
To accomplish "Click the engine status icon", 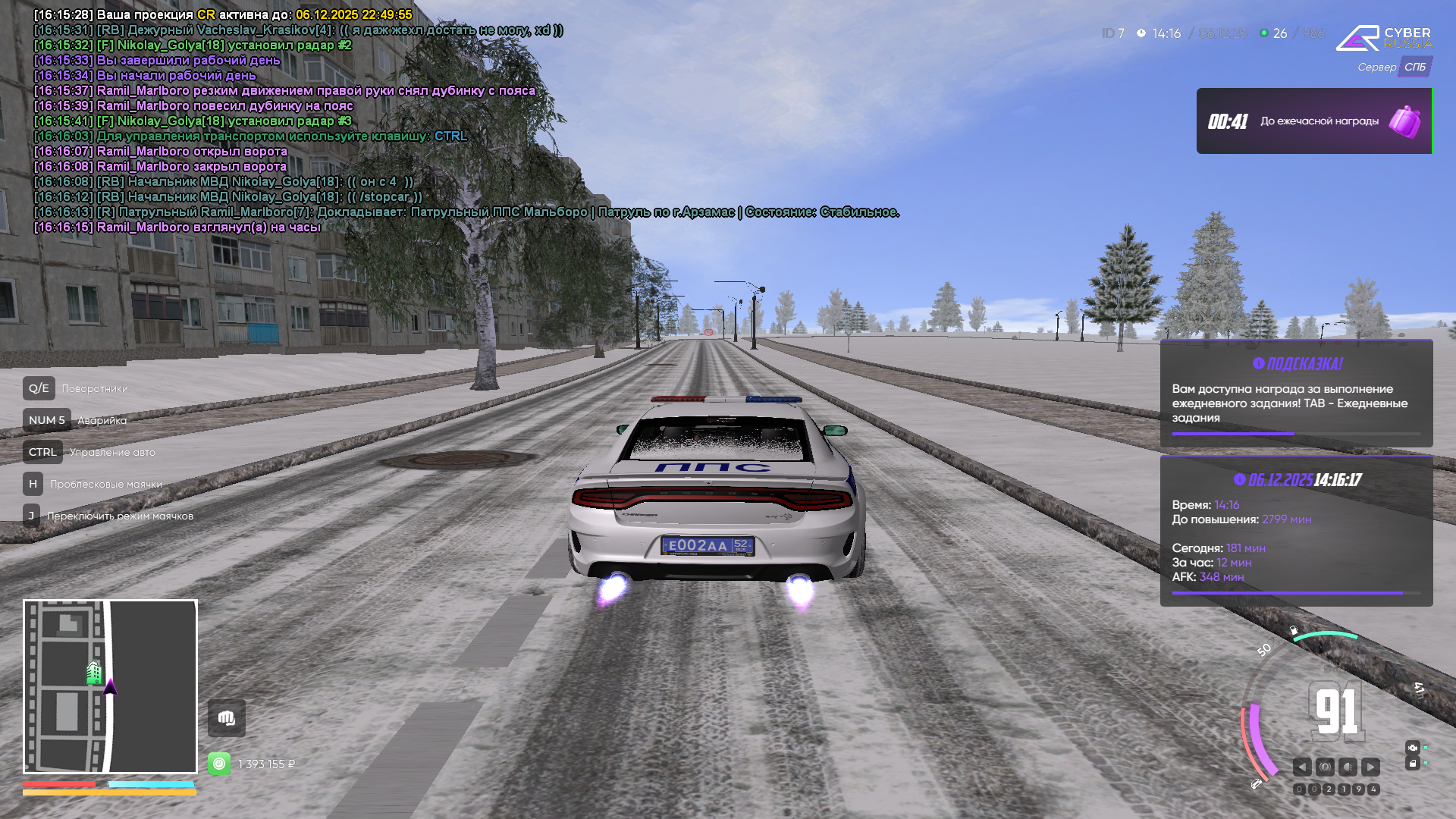I will click(x=1412, y=748).
